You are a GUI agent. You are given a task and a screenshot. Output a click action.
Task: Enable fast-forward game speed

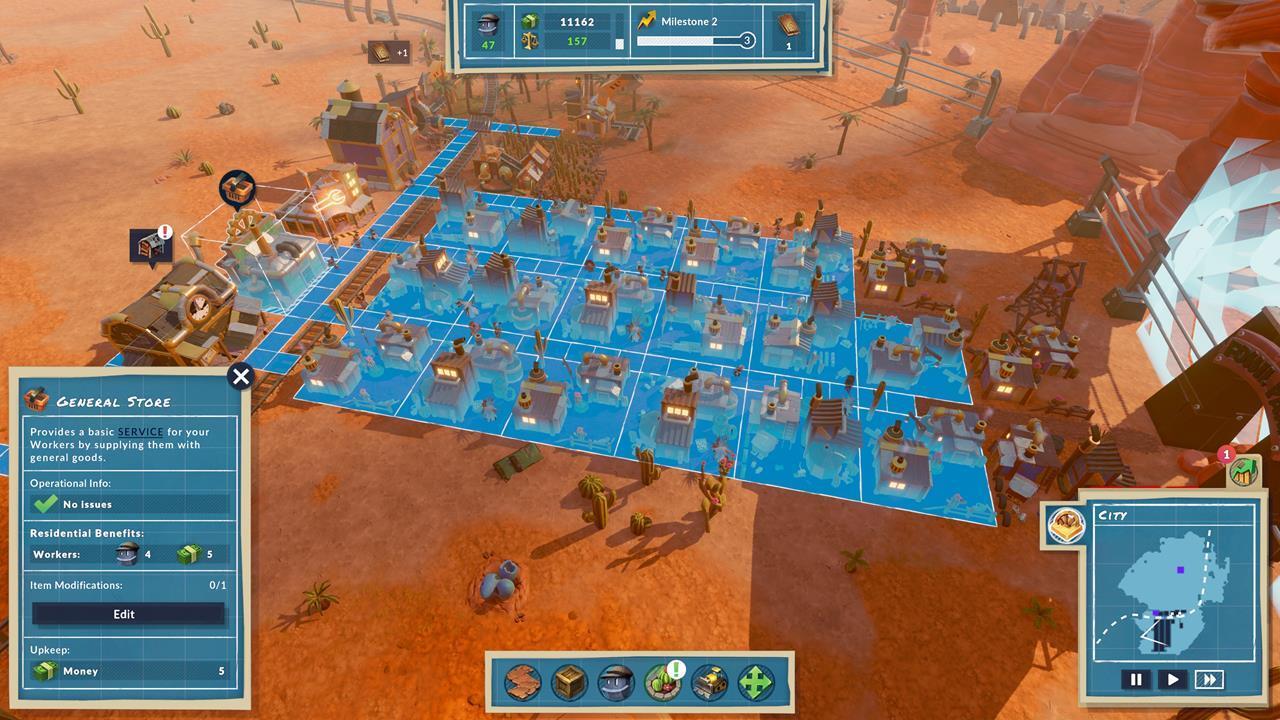(1210, 679)
